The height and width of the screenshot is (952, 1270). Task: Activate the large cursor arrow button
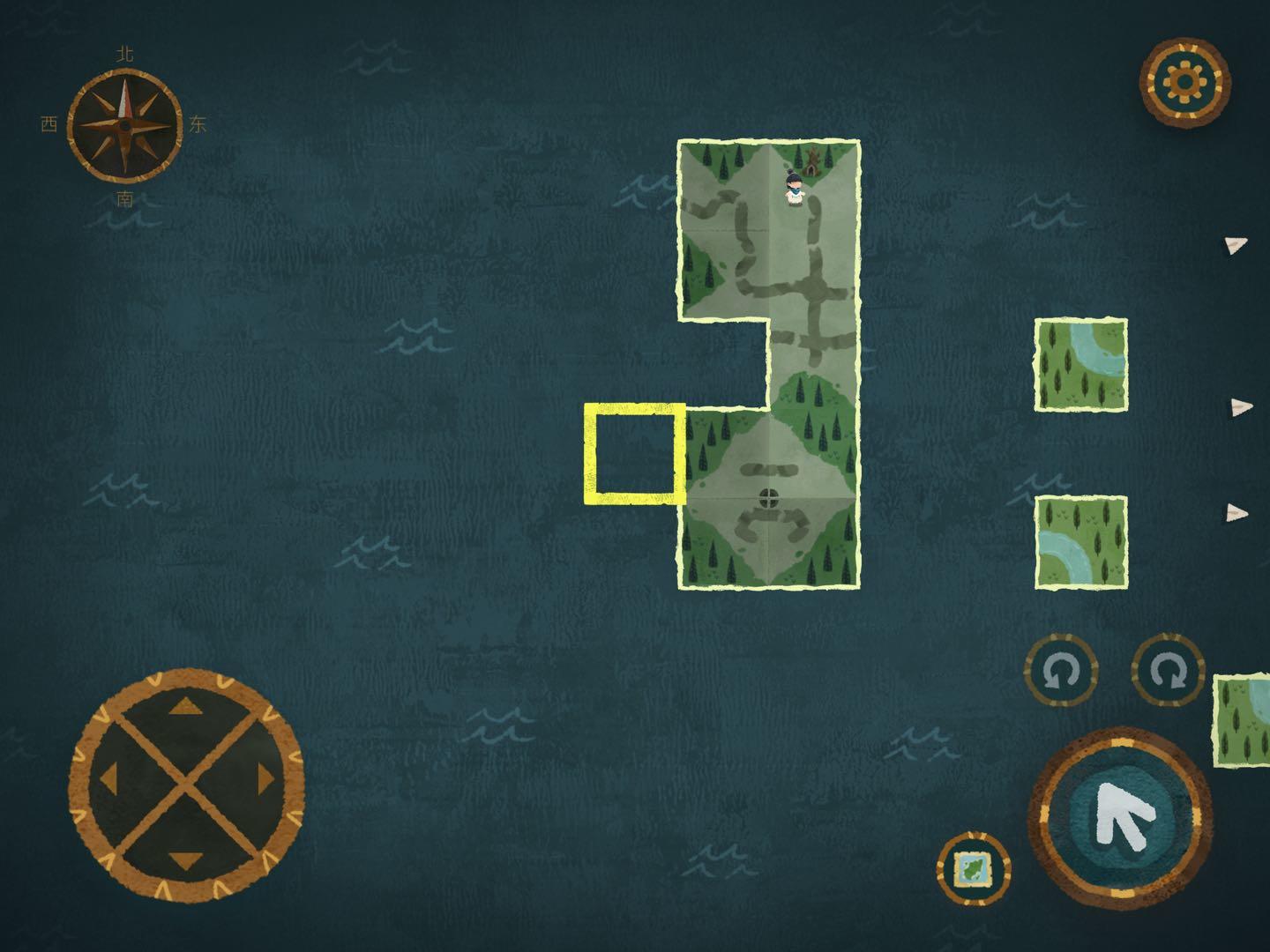(x=1120, y=817)
